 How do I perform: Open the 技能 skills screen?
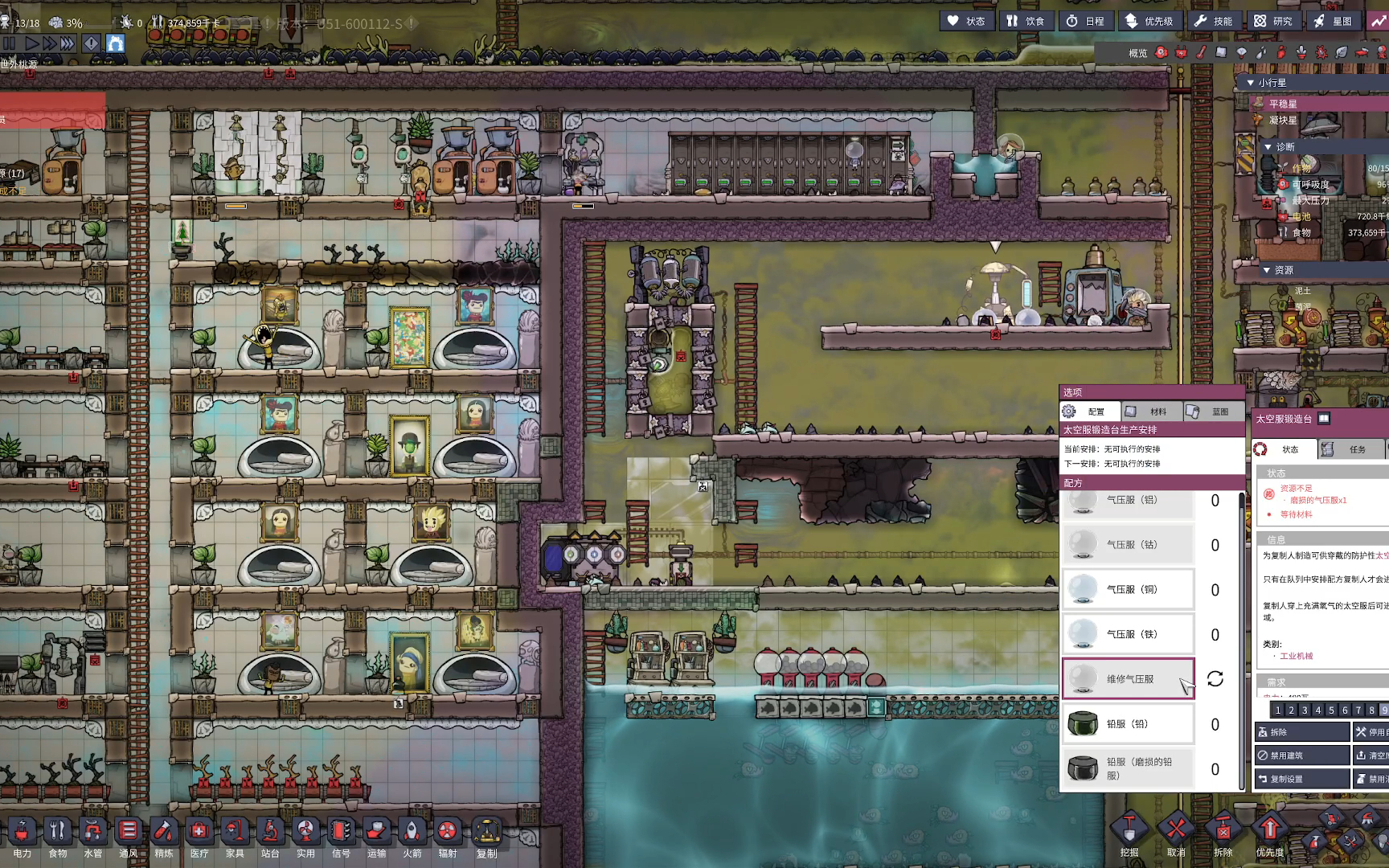(x=1214, y=21)
